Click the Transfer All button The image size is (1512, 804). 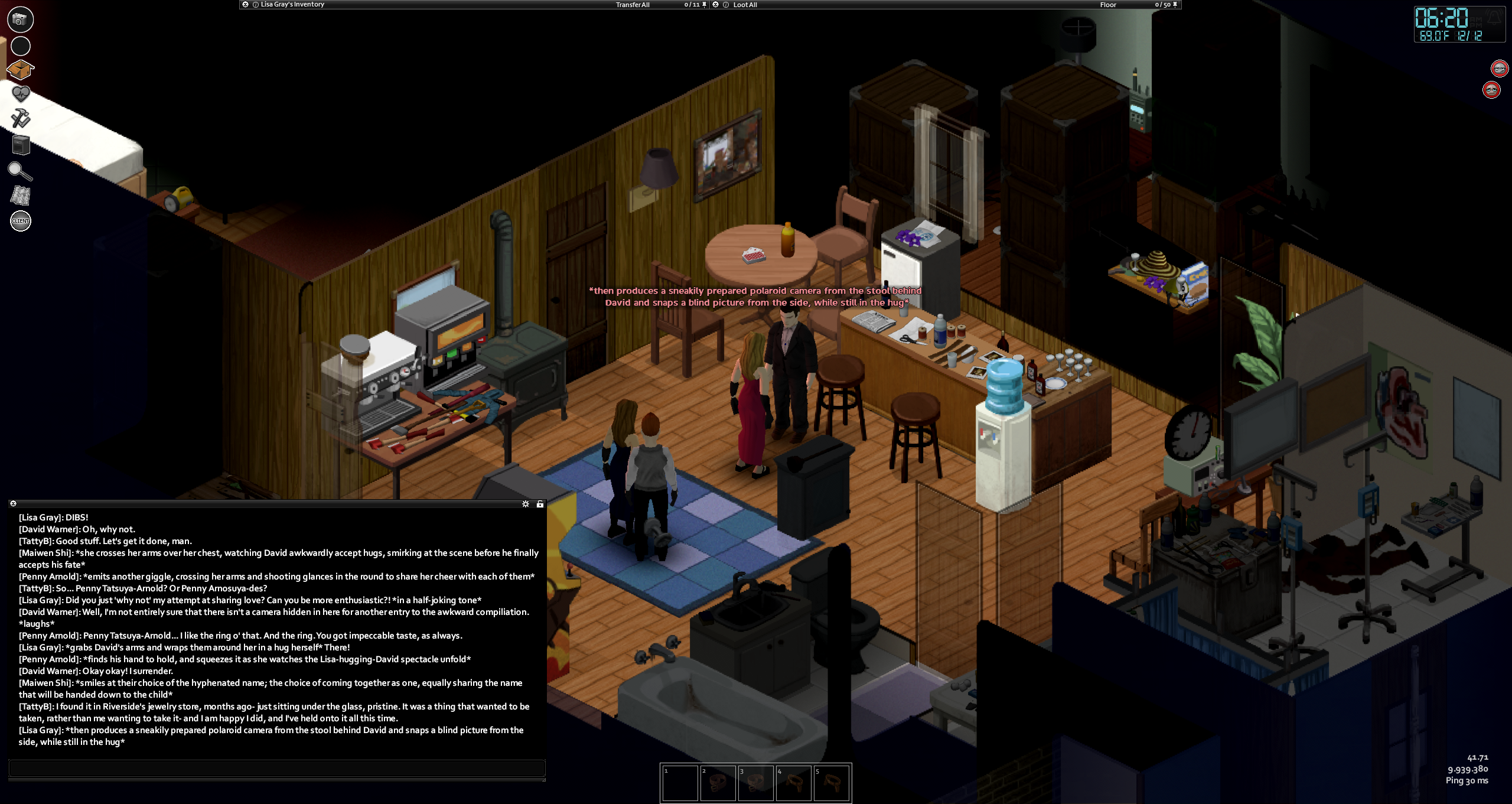pos(632,5)
